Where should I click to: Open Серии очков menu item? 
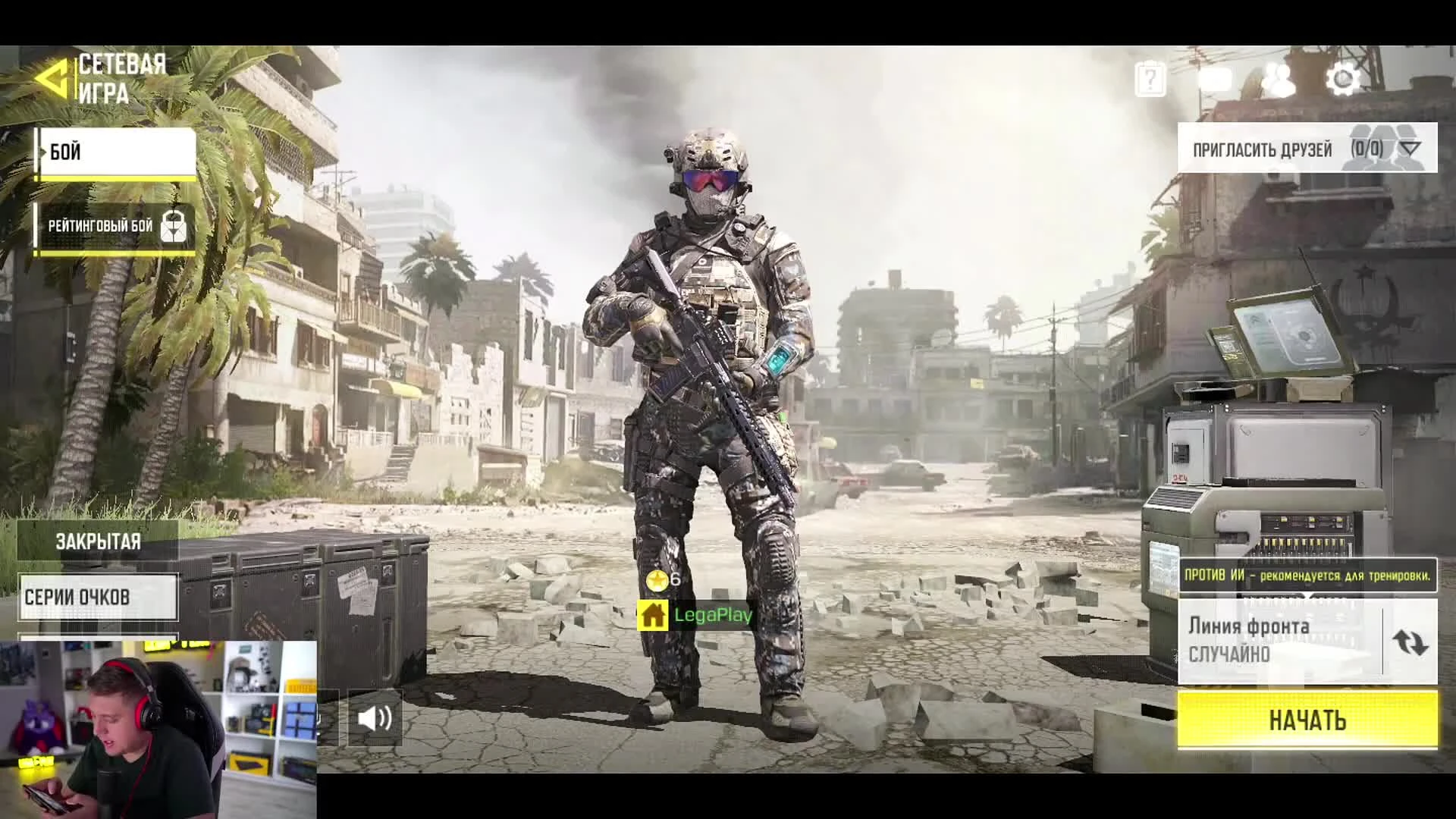click(97, 597)
